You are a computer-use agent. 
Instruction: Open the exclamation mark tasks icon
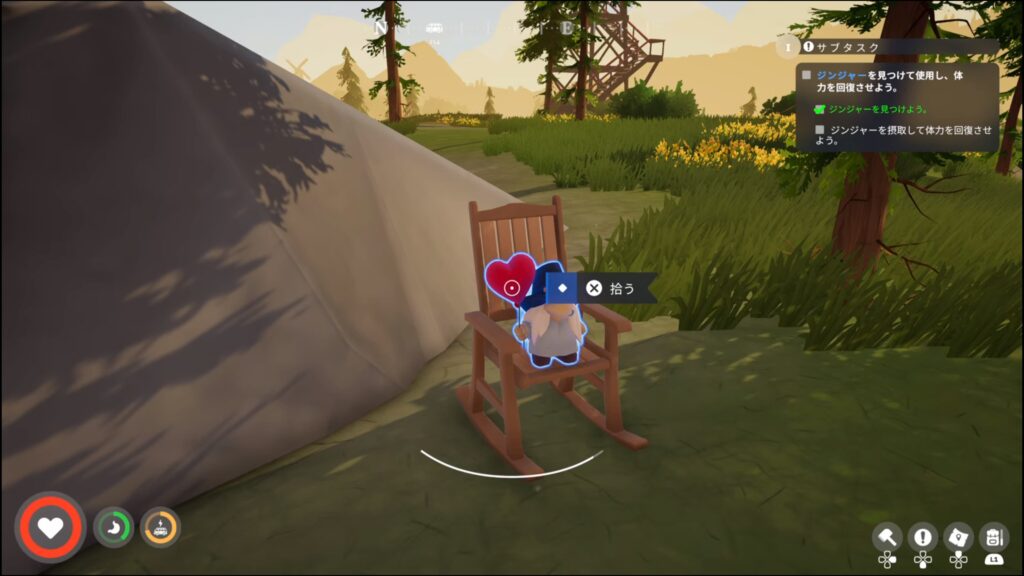[x=922, y=536]
